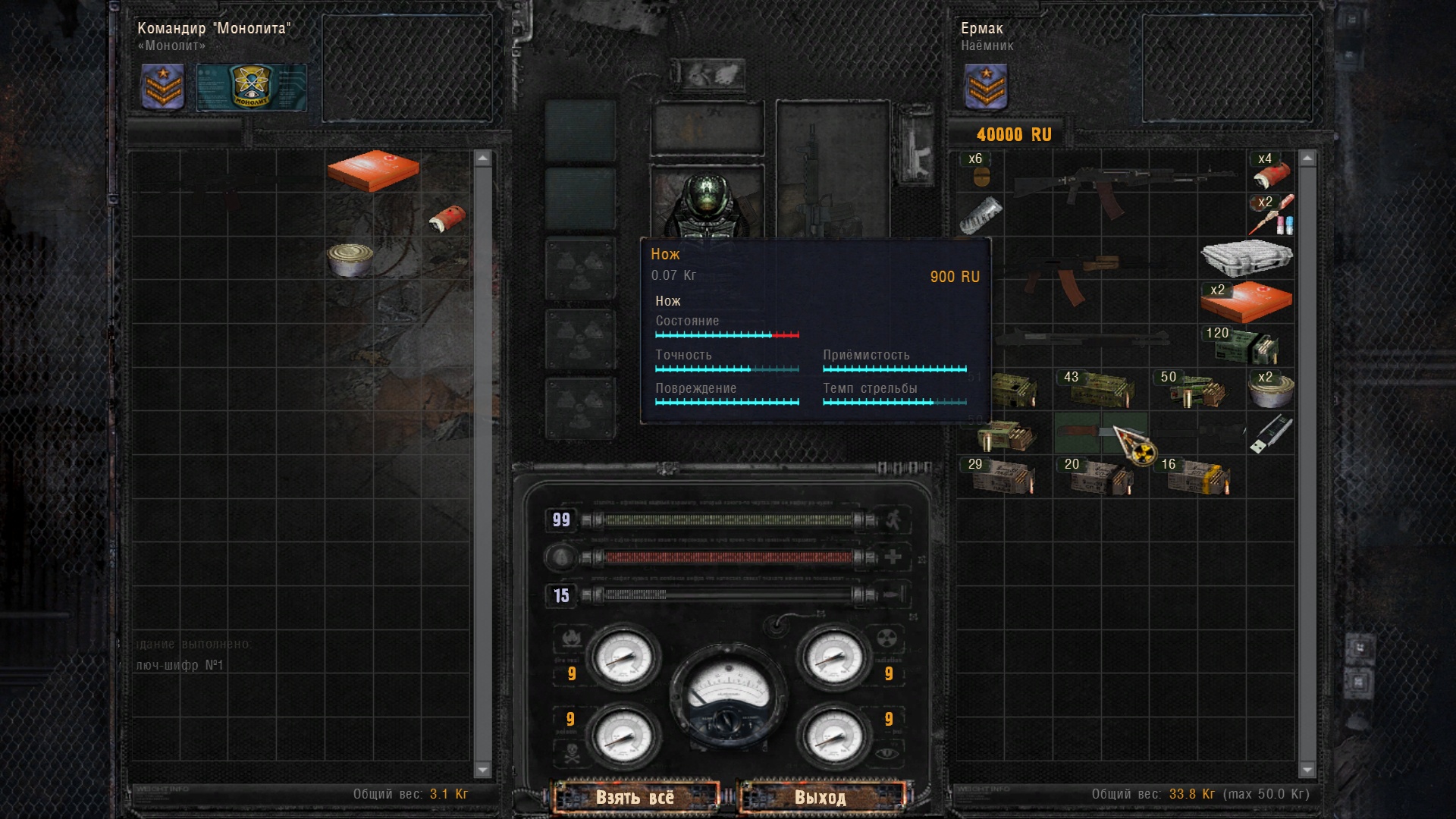Click the x6 bread loaf stack
Screen dimensions: 1456x819
981,172
